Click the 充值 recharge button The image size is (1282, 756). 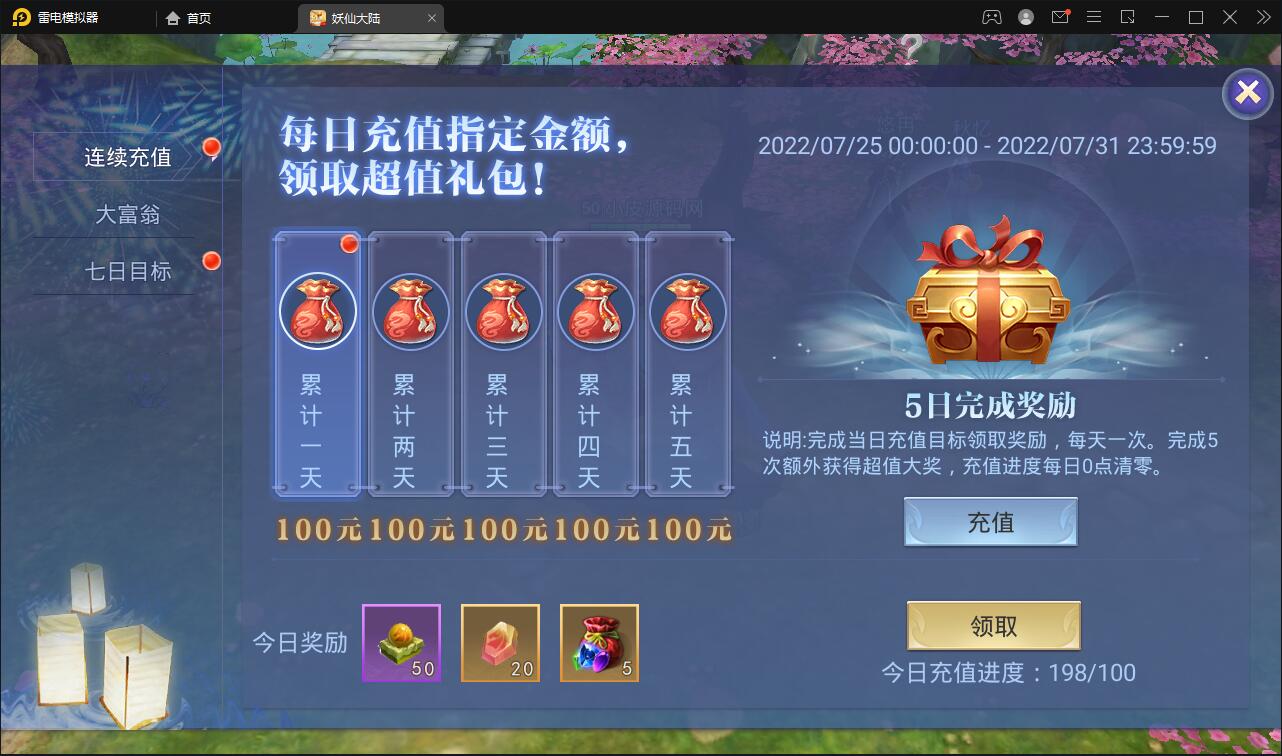coord(990,521)
